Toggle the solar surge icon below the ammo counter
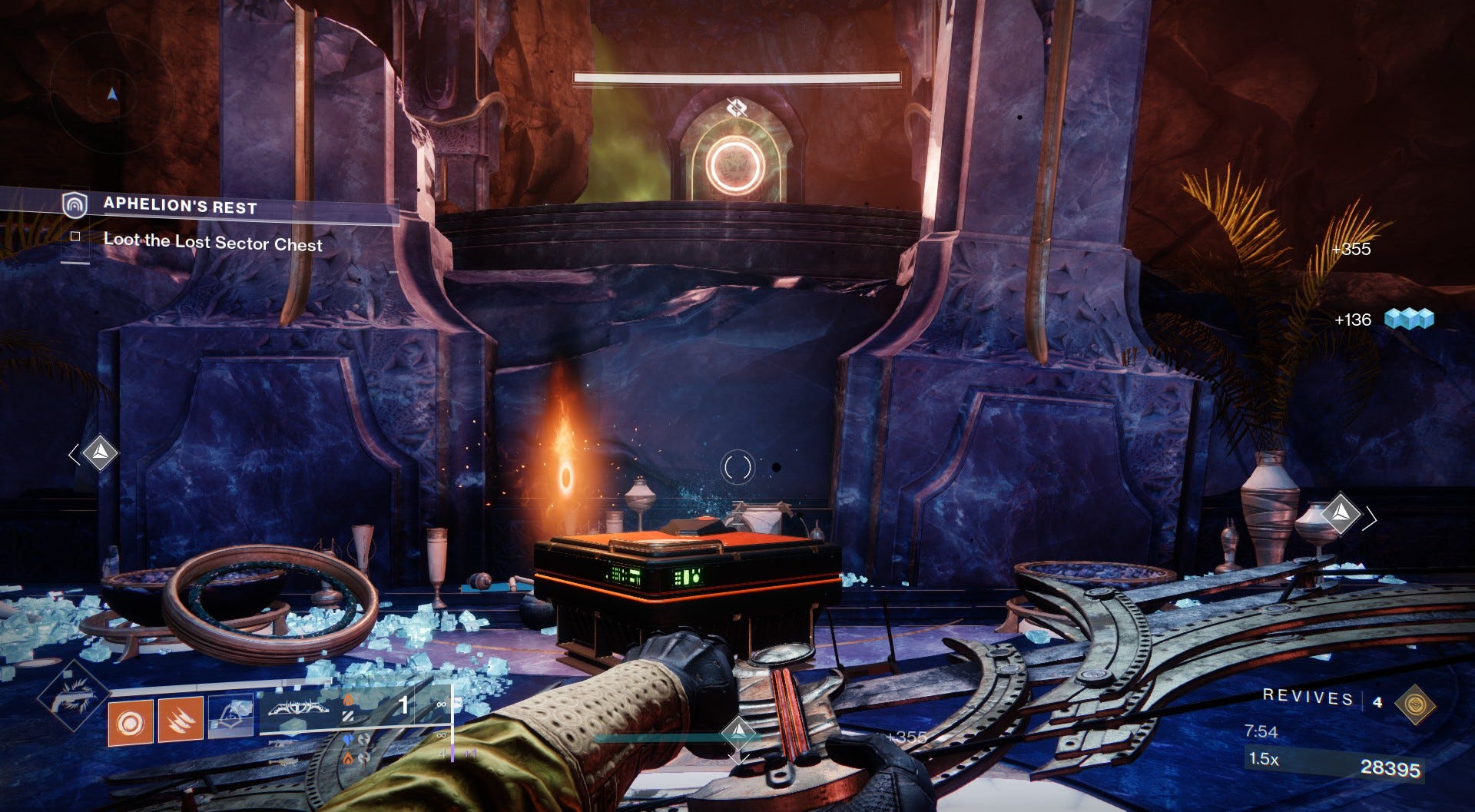 click(x=348, y=760)
